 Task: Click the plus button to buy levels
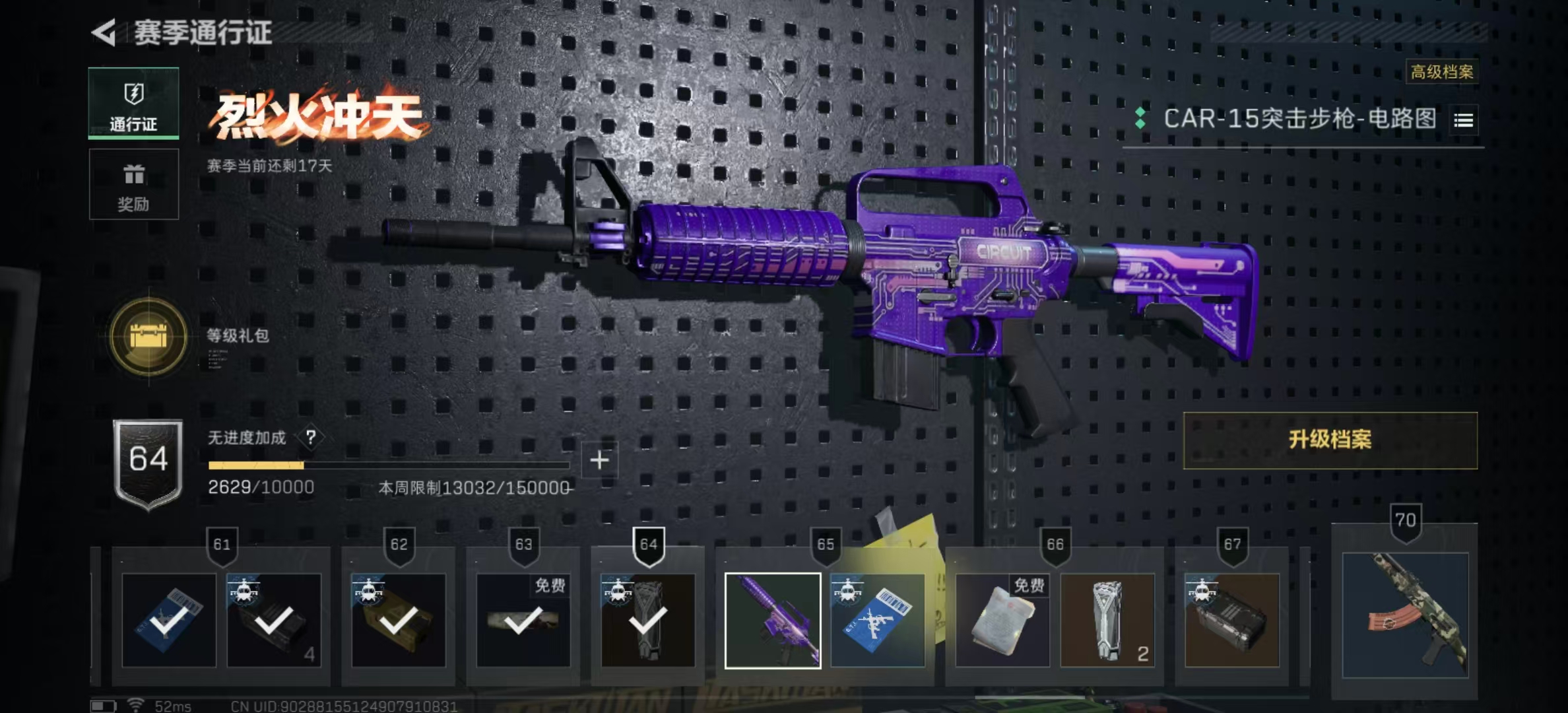coord(599,460)
